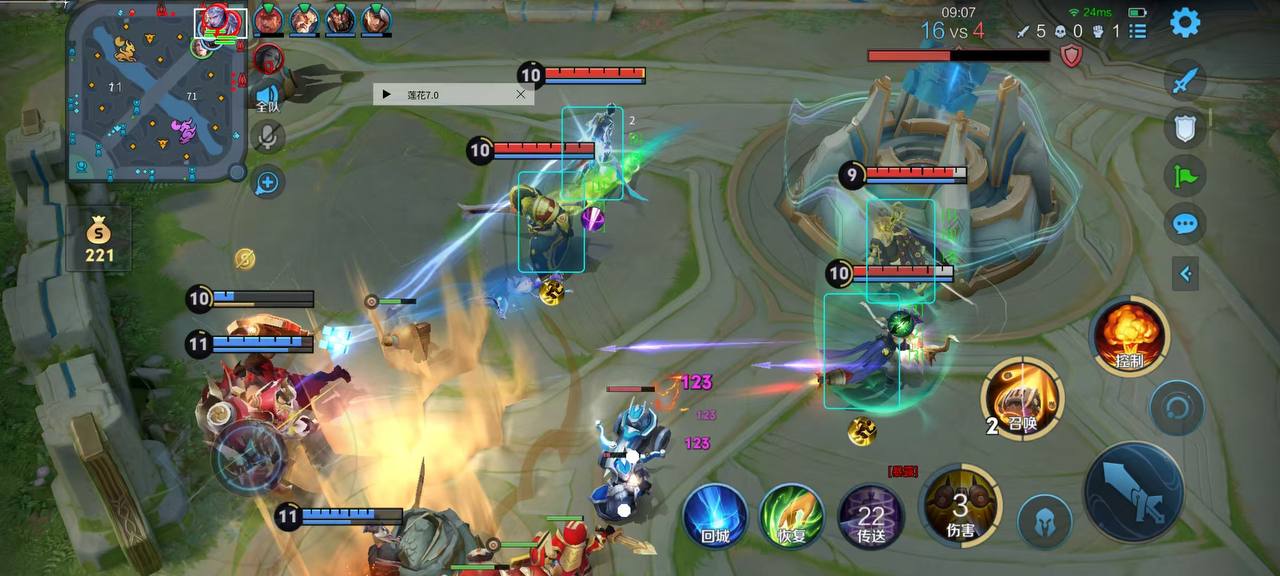Open the settings gear menu

coord(1185,22)
